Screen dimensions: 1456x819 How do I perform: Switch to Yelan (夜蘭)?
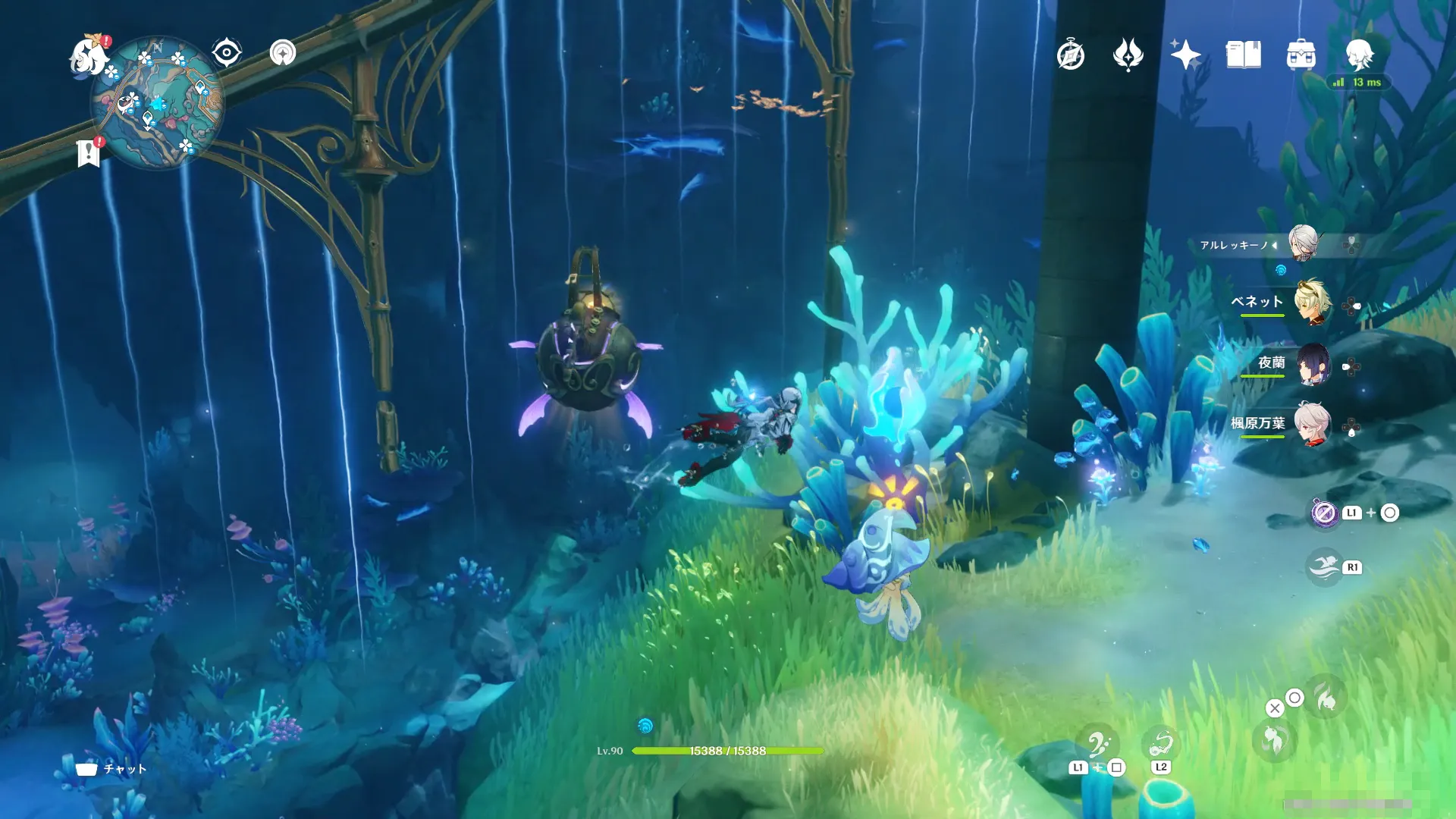[1313, 364]
